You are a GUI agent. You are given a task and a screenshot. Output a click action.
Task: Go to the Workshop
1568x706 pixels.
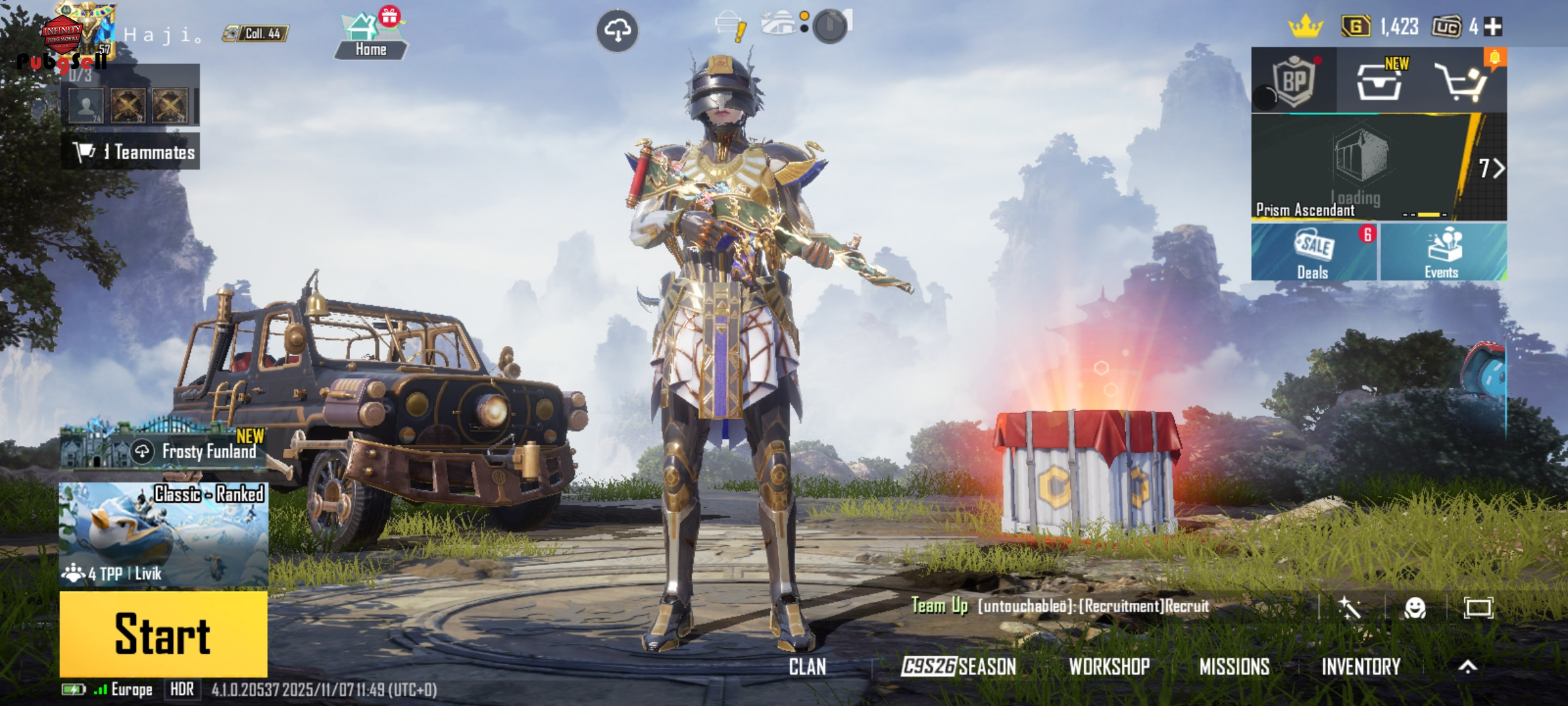tap(1109, 666)
